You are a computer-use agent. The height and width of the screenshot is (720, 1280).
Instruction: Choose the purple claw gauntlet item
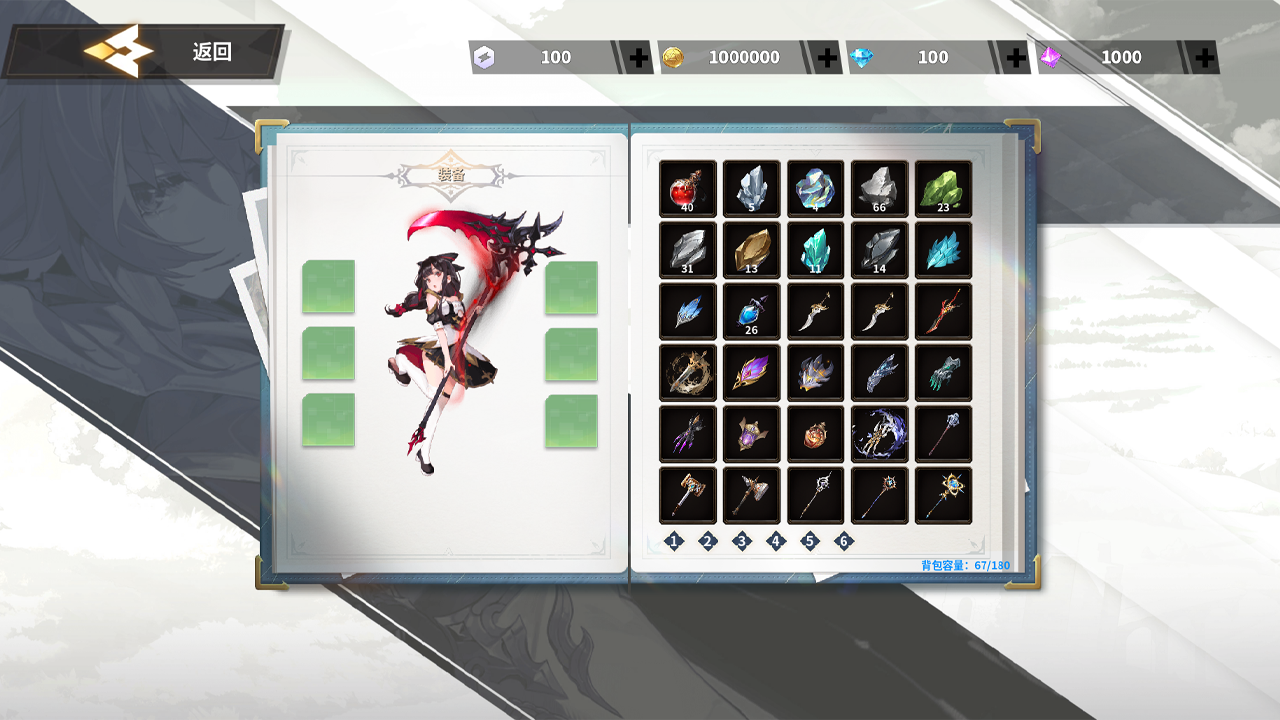[x=687, y=434]
